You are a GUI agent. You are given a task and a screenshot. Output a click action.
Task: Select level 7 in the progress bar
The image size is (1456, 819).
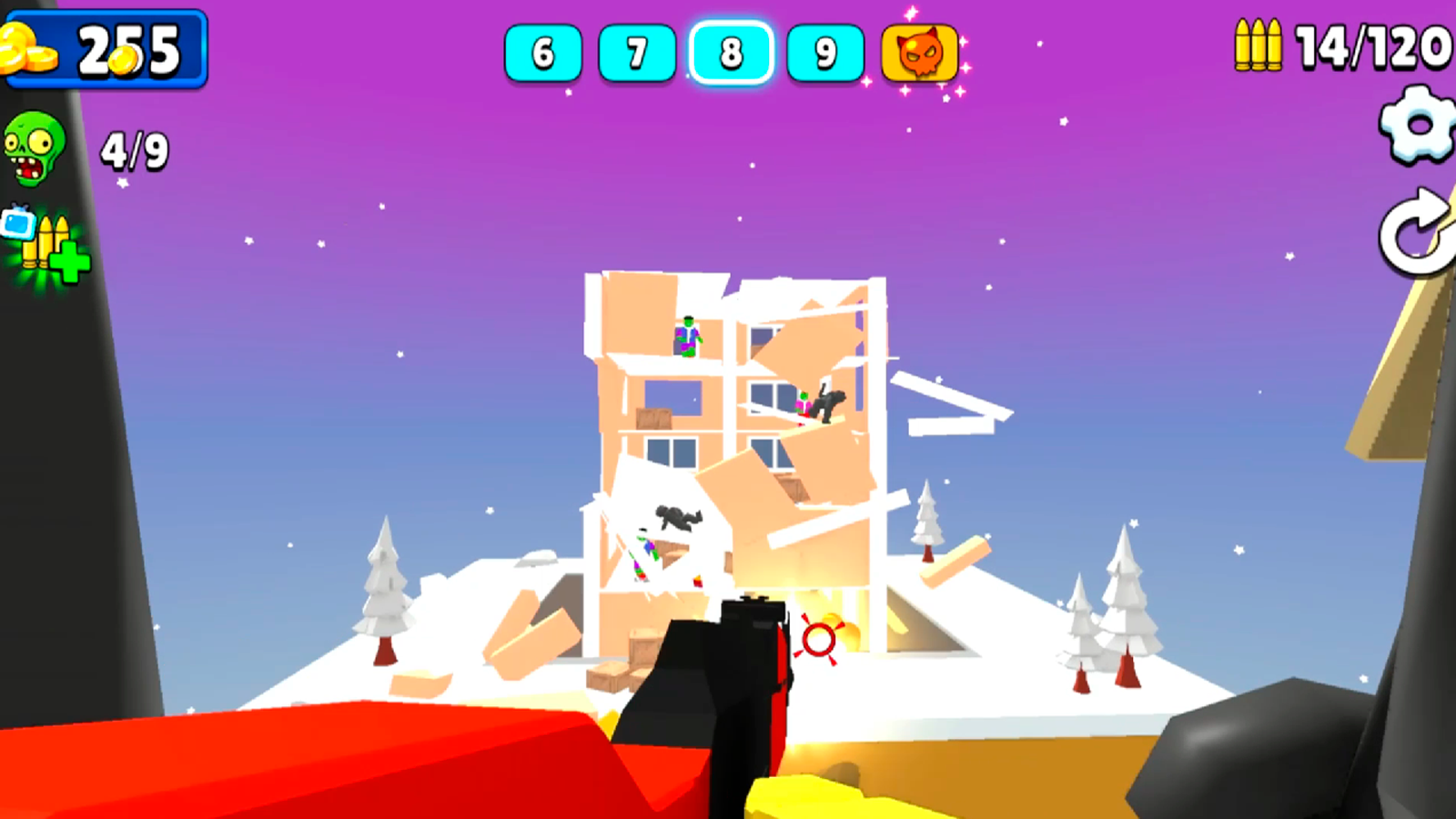point(637,53)
